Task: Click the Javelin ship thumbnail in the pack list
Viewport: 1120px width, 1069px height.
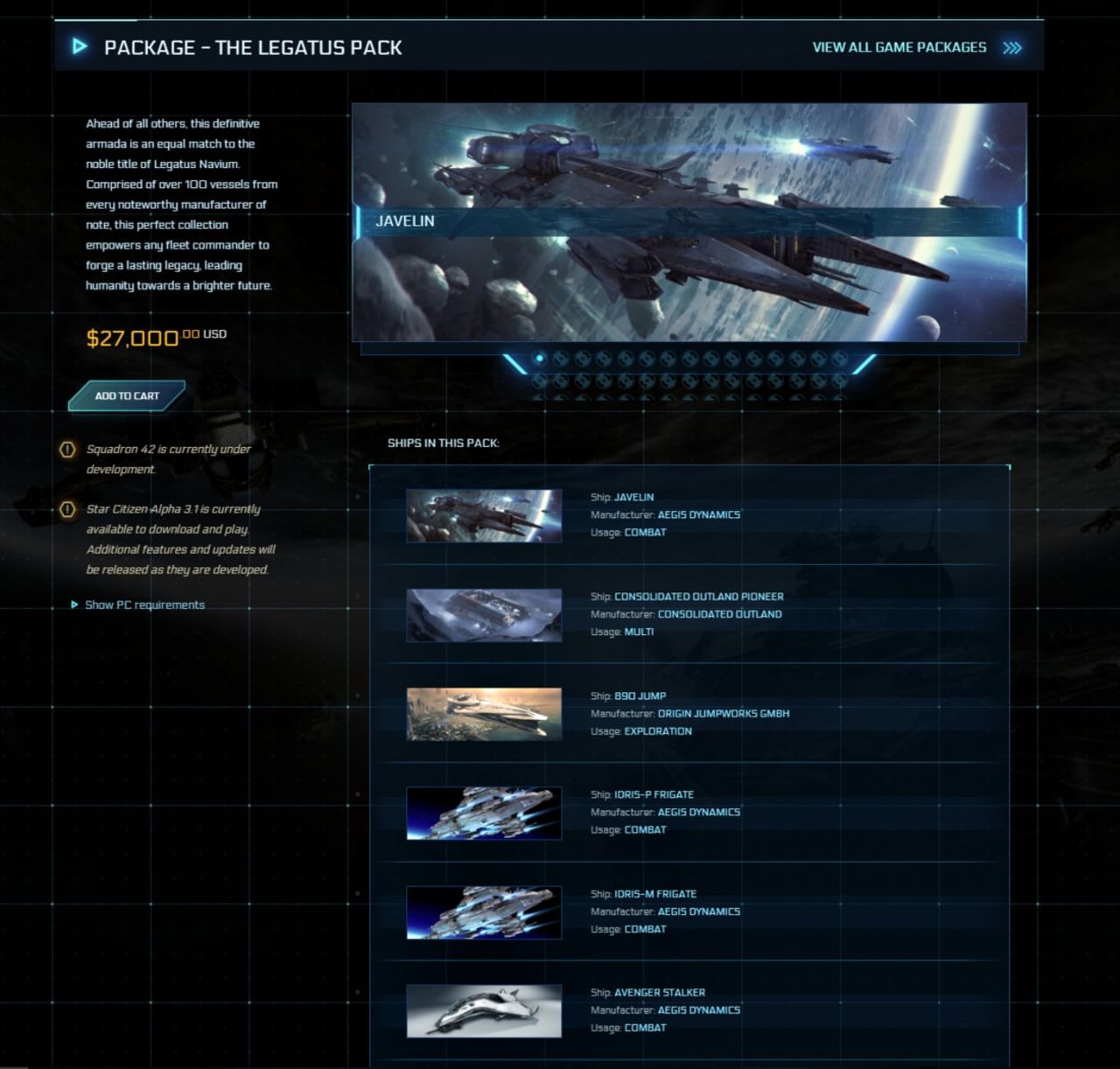Action: [x=483, y=515]
